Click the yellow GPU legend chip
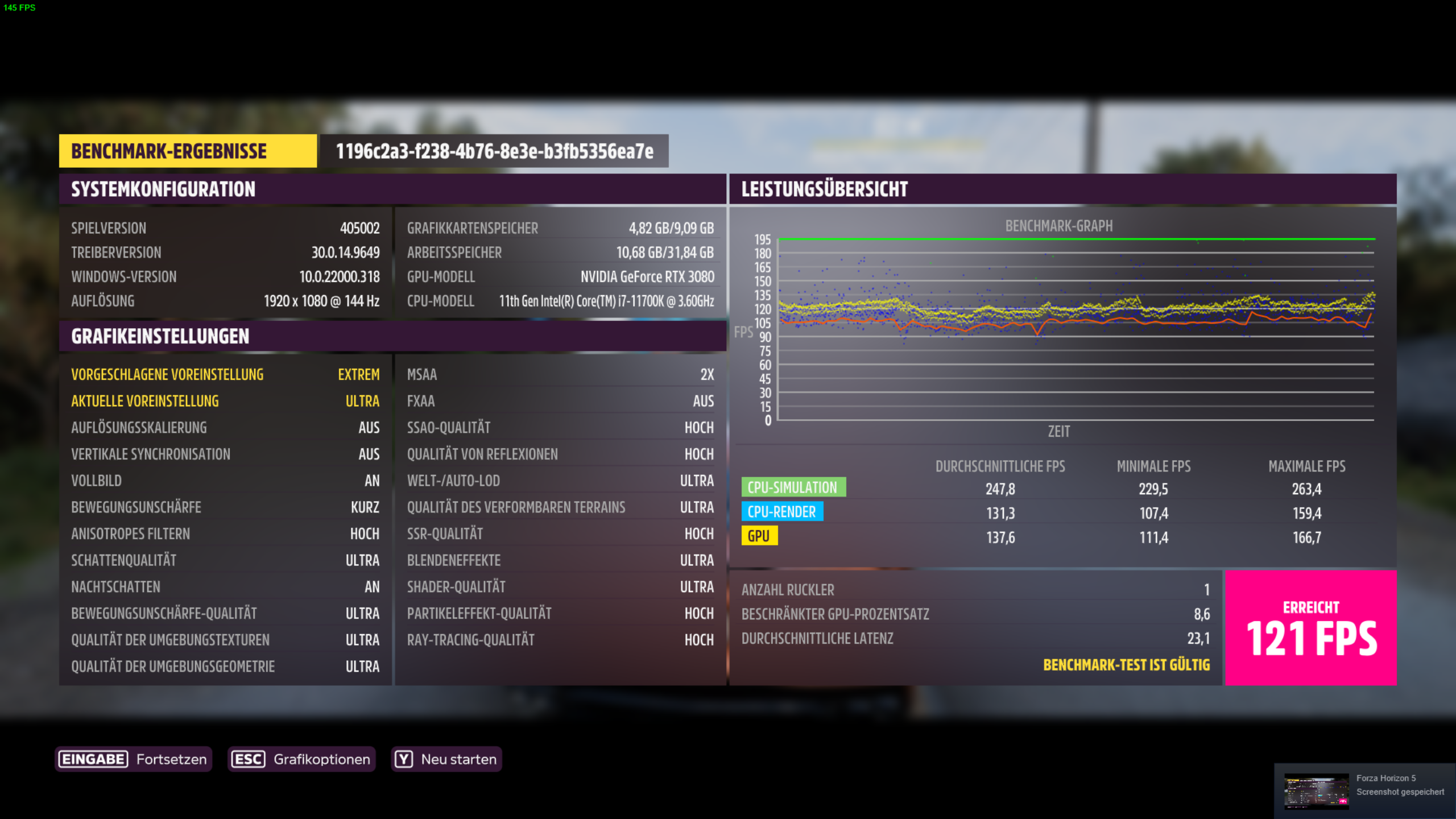Image resolution: width=1456 pixels, height=819 pixels. [x=760, y=536]
